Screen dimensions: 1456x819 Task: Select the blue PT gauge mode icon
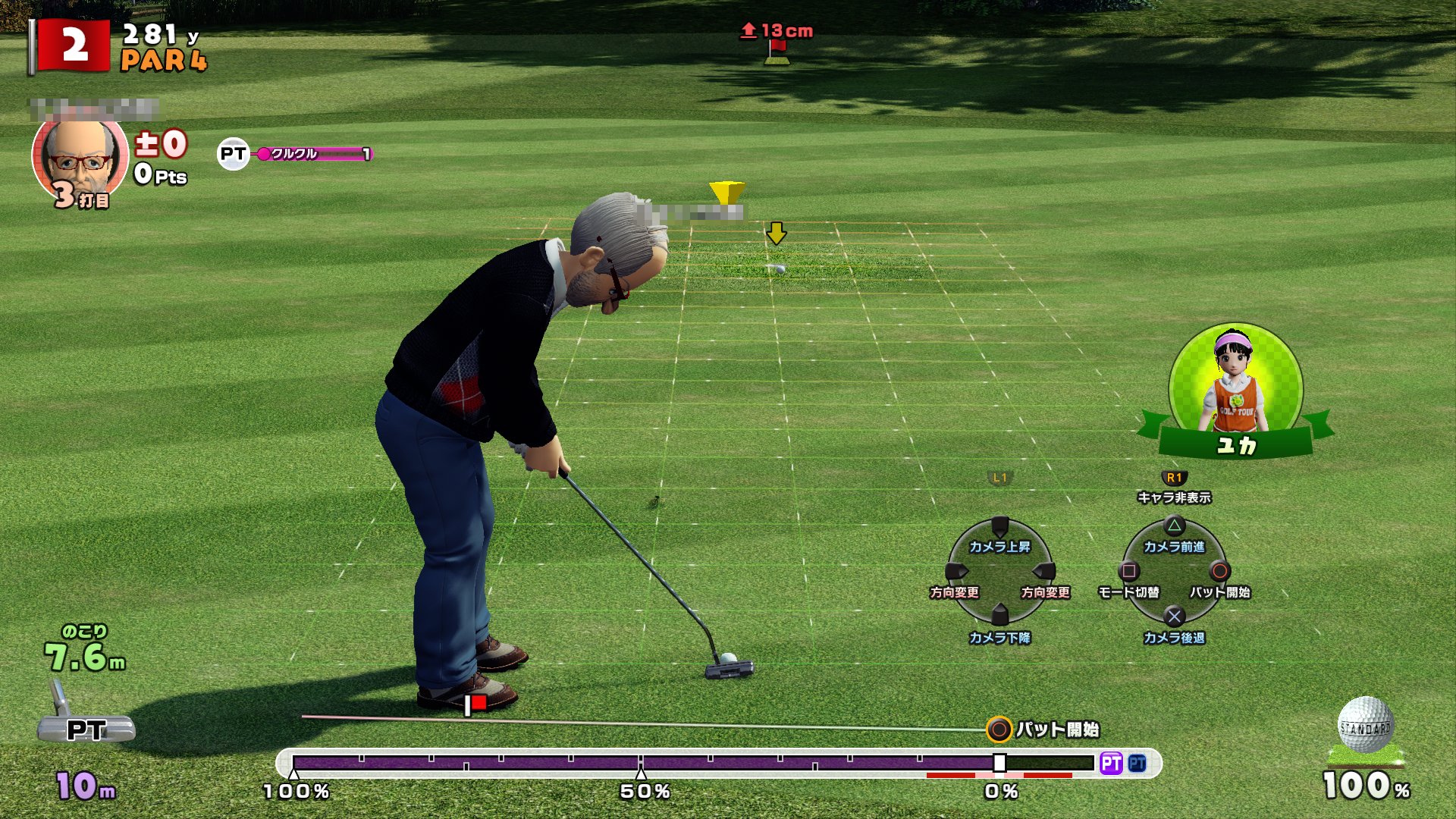point(1137,763)
